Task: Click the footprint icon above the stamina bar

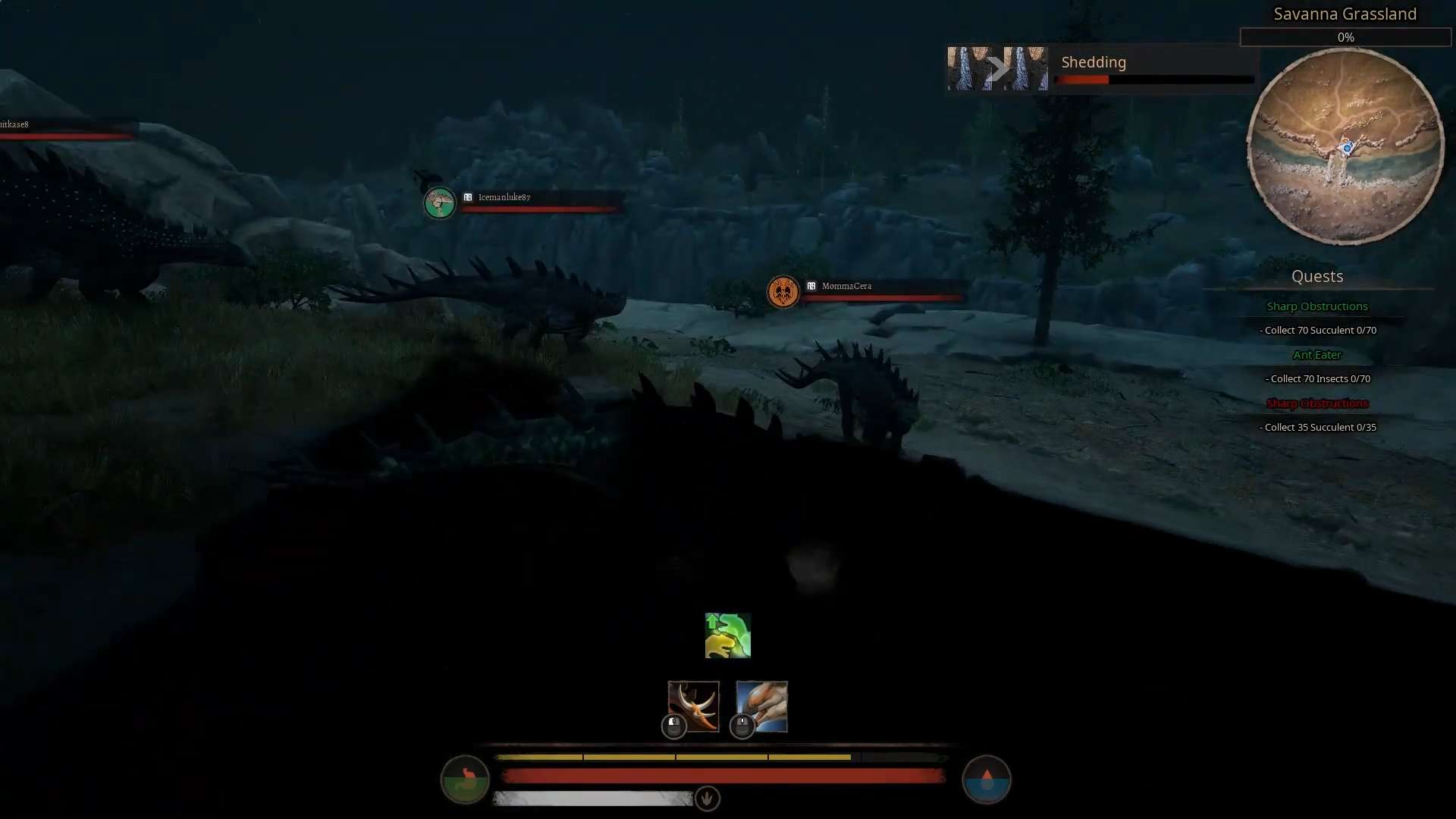Action: tap(705, 799)
